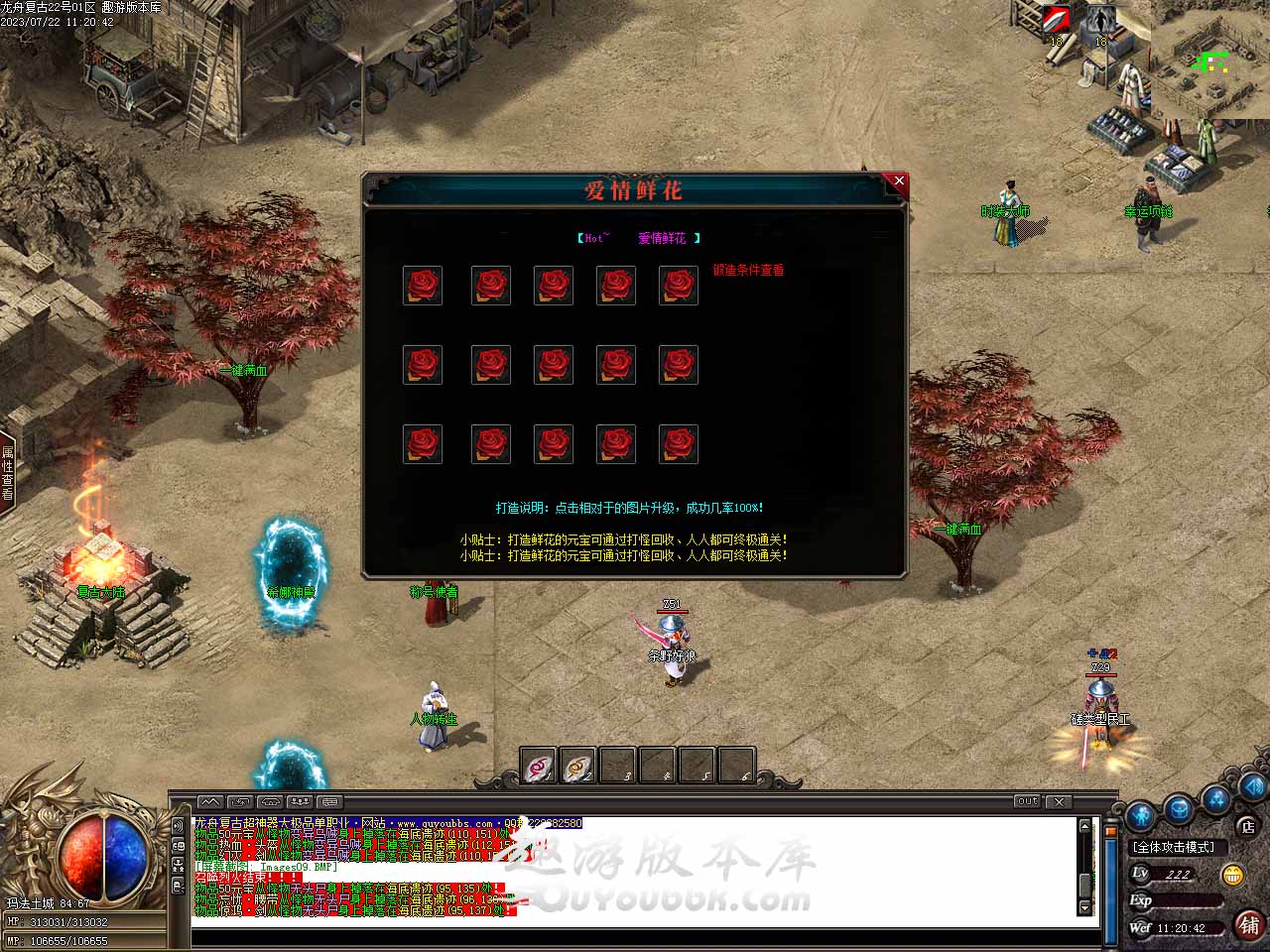
Task: Use the first hotbar slot item
Action: (539, 767)
